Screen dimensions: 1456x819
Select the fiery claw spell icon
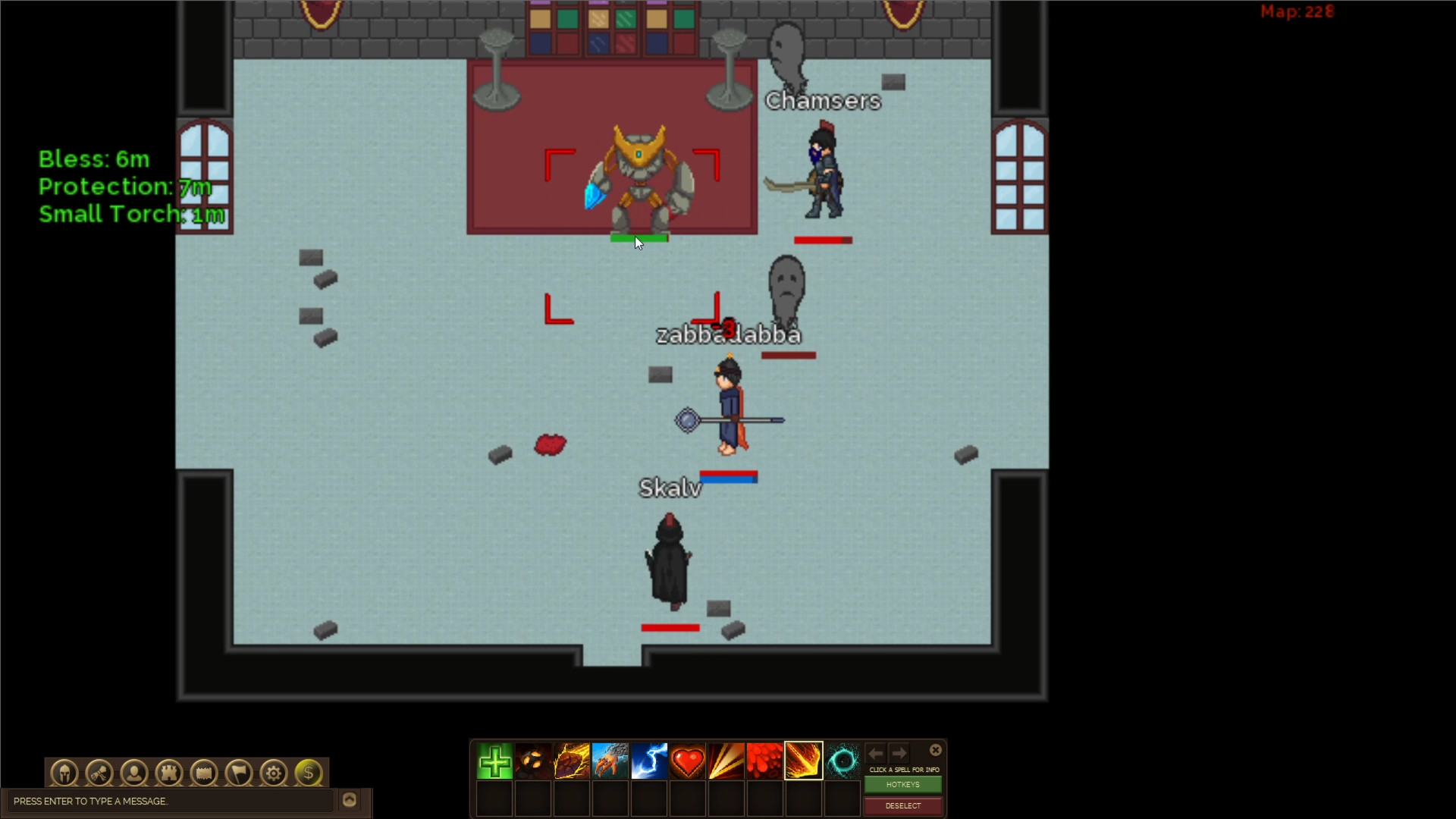click(610, 760)
